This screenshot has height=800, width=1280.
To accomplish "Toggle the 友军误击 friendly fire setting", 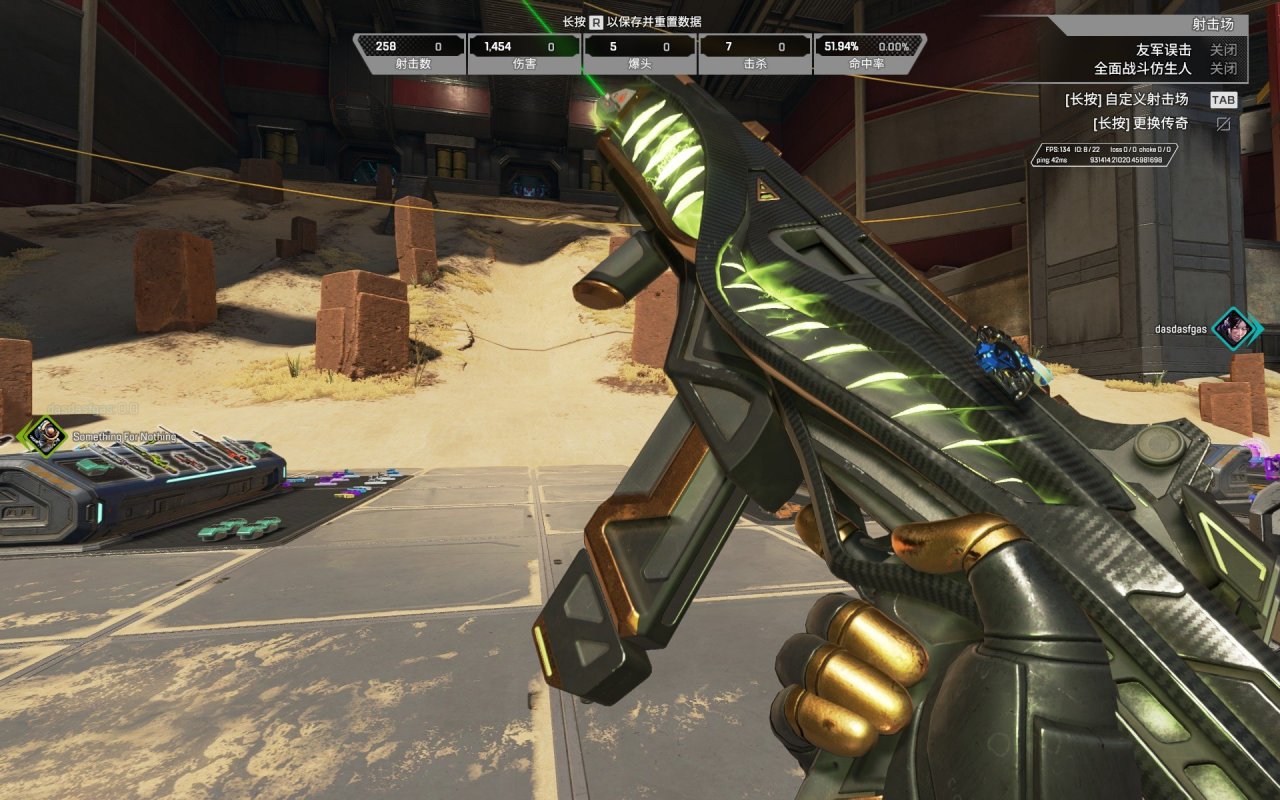I will [x=1223, y=49].
